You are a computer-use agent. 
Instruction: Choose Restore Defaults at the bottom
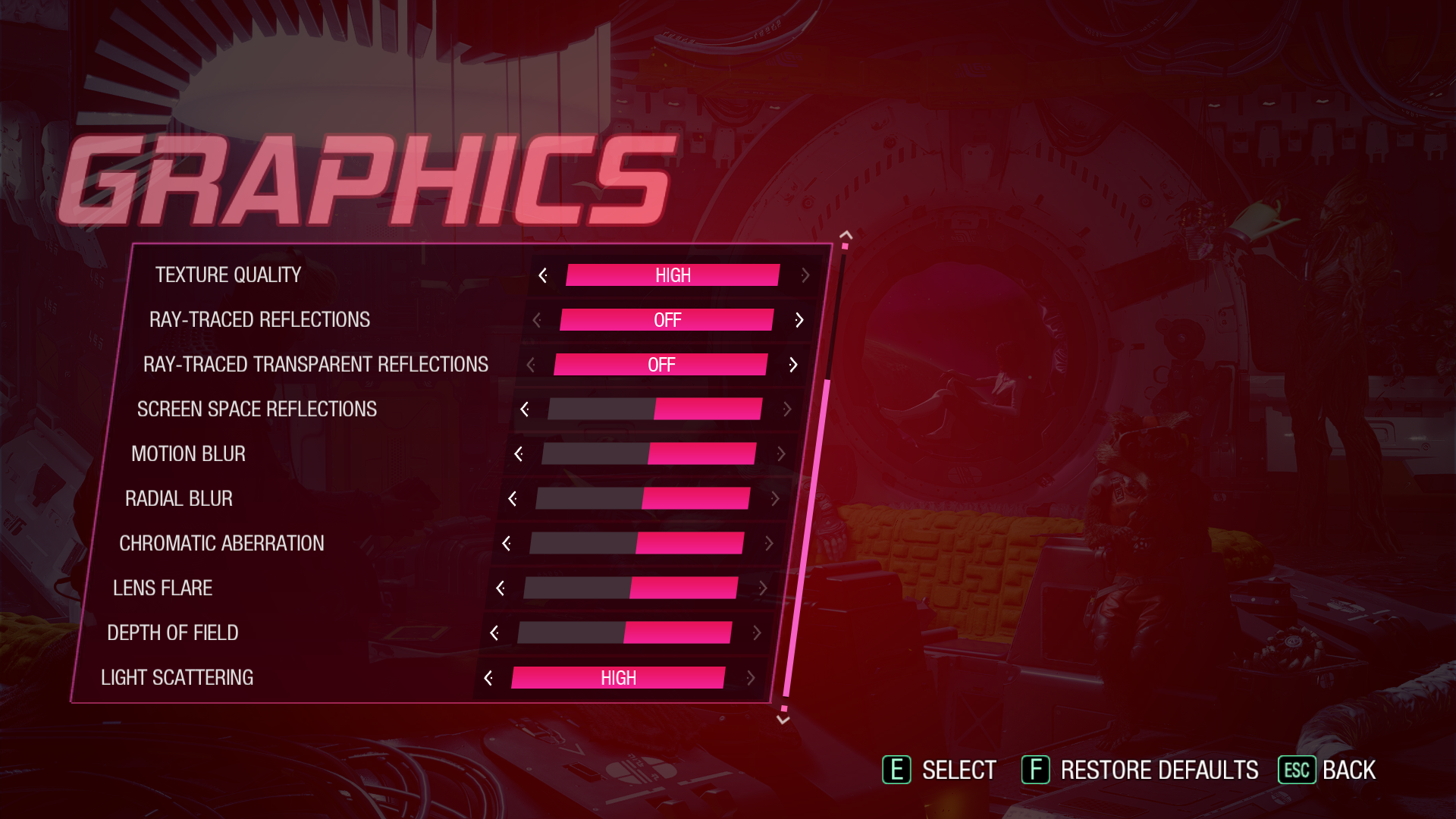[x=1141, y=770]
